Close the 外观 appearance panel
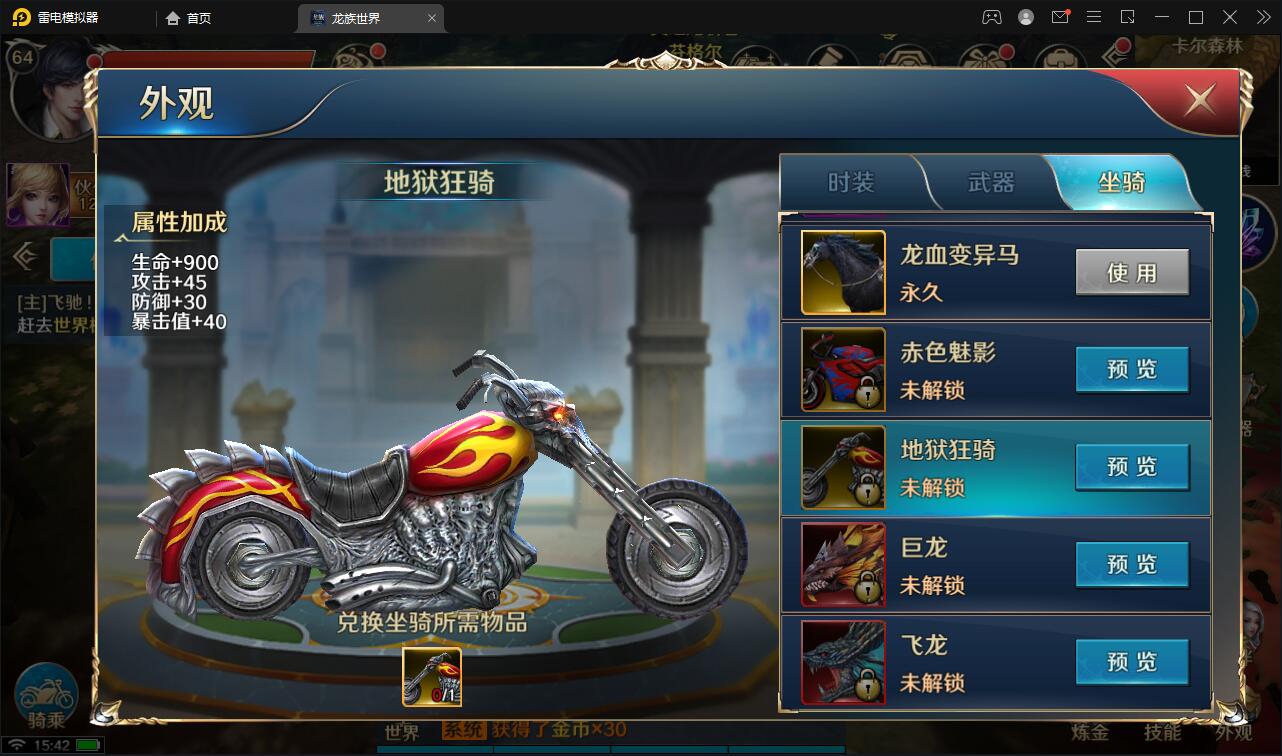The width and height of the screenshot is (1282, 756). pyautogui.click(x=1199, y=99)
